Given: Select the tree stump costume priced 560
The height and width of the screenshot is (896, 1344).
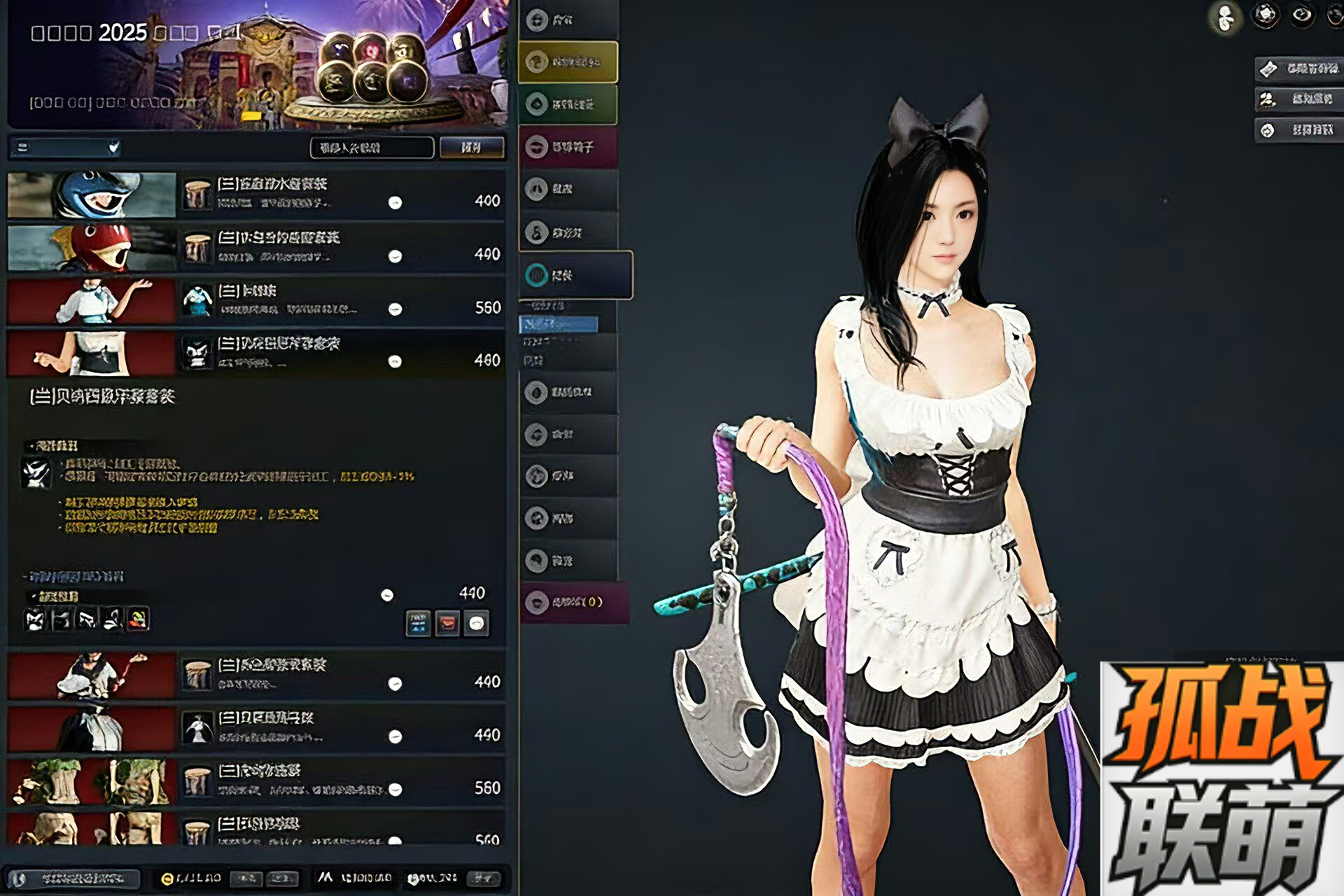Looking at the screenshot, I should tap(255, 780).
